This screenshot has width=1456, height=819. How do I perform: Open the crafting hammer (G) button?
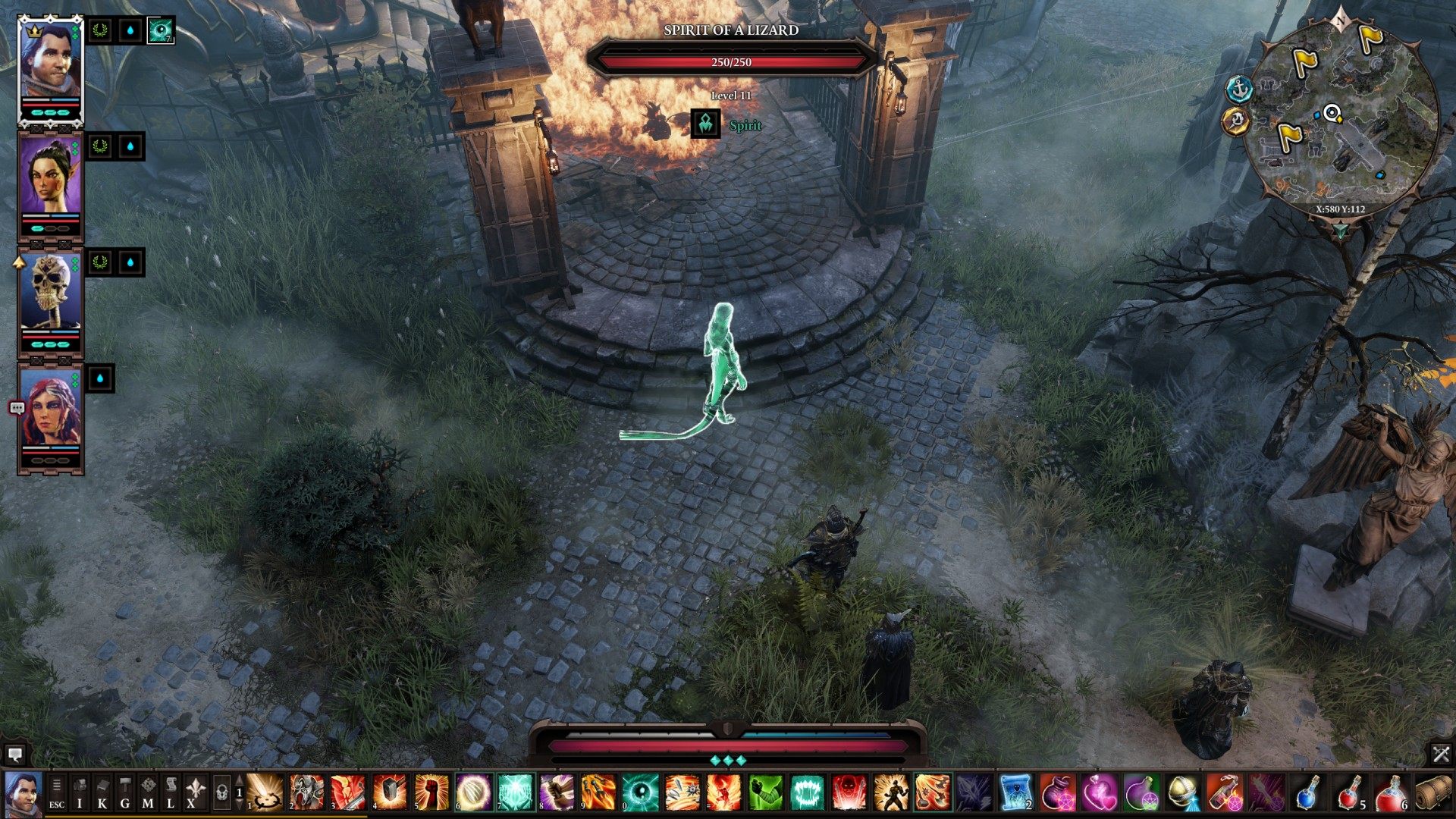125,792
